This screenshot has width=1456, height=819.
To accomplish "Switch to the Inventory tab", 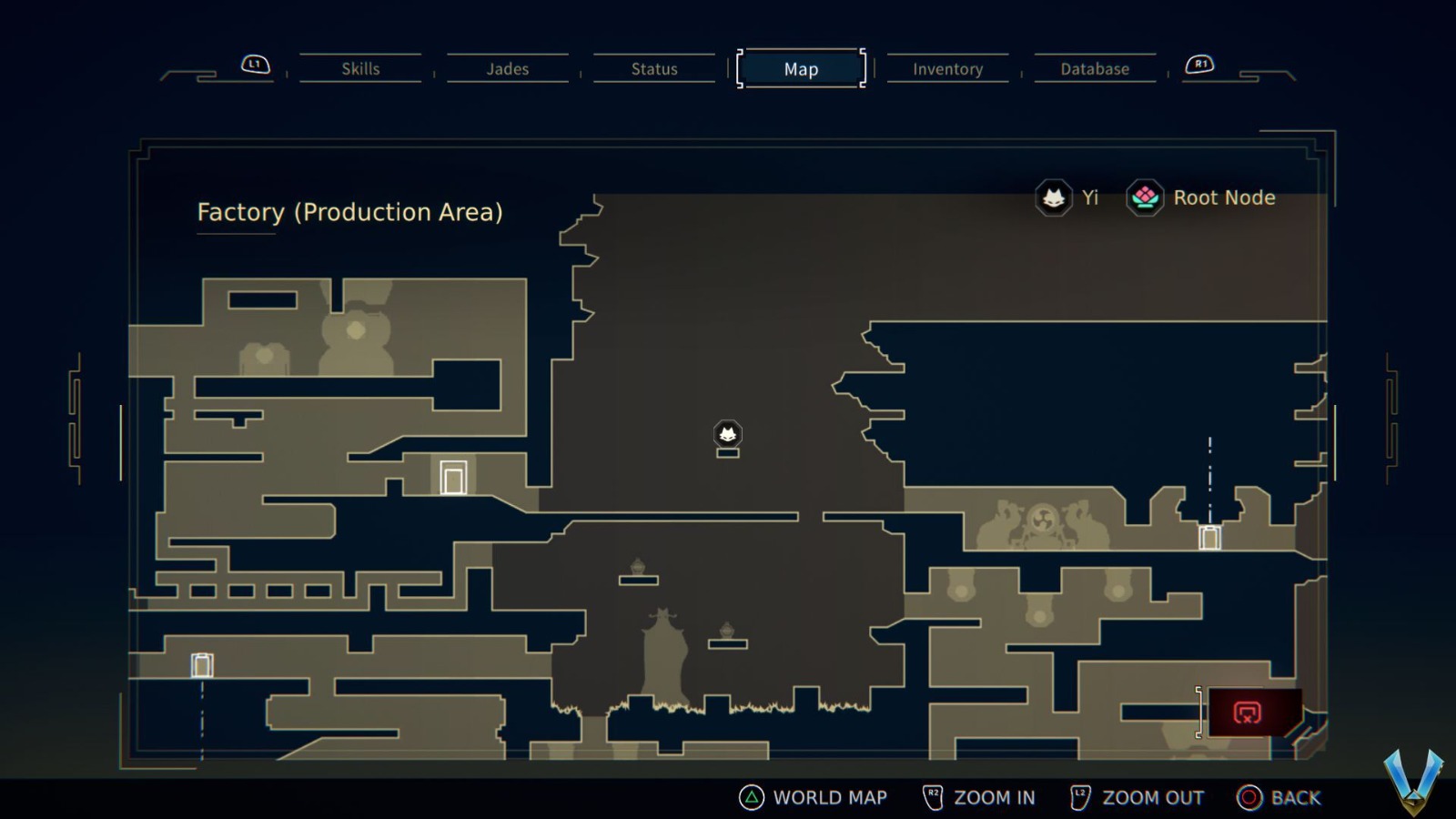I will (x=947, y=69).
